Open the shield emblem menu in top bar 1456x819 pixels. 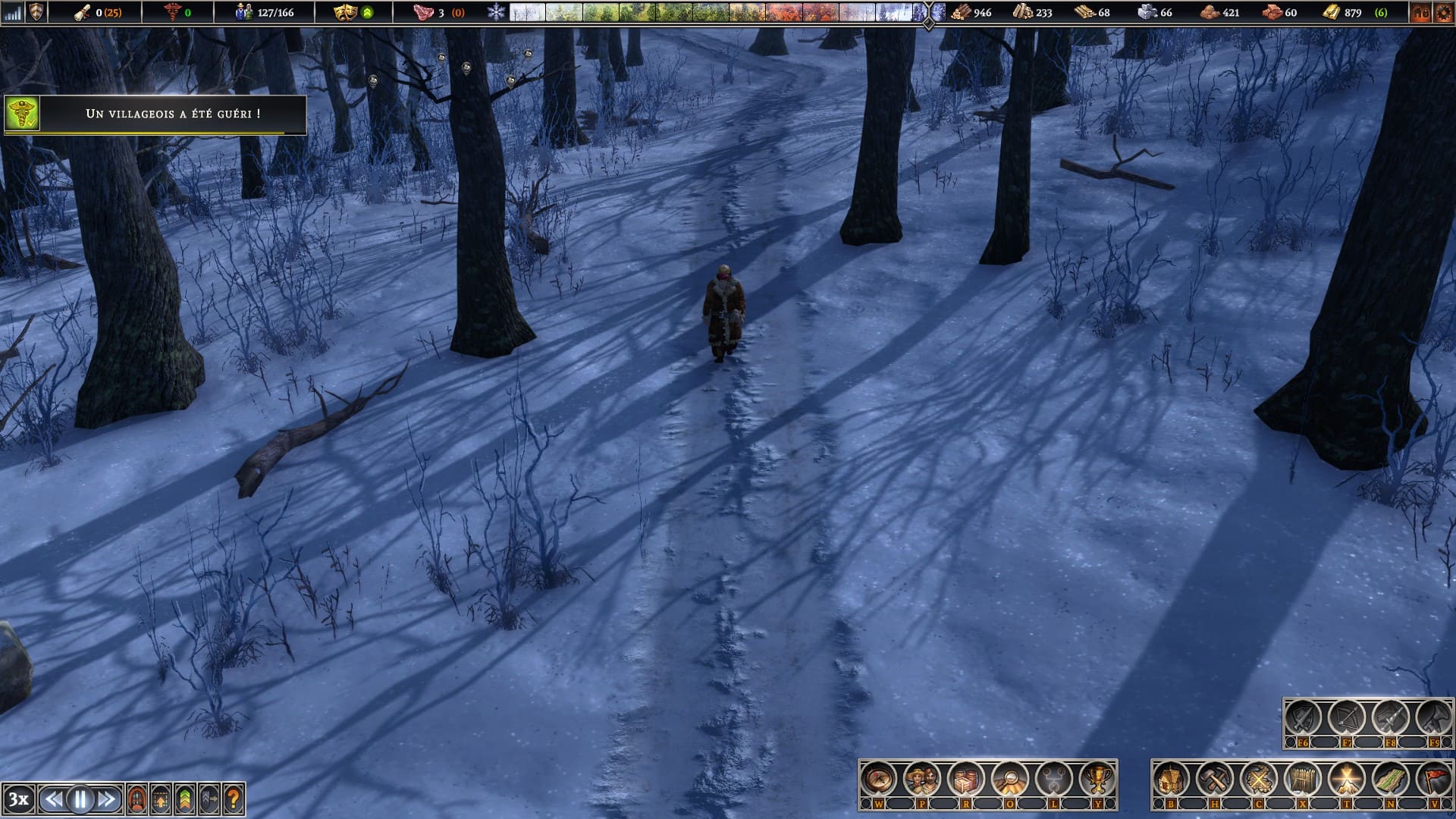click(x=36, y=12)
